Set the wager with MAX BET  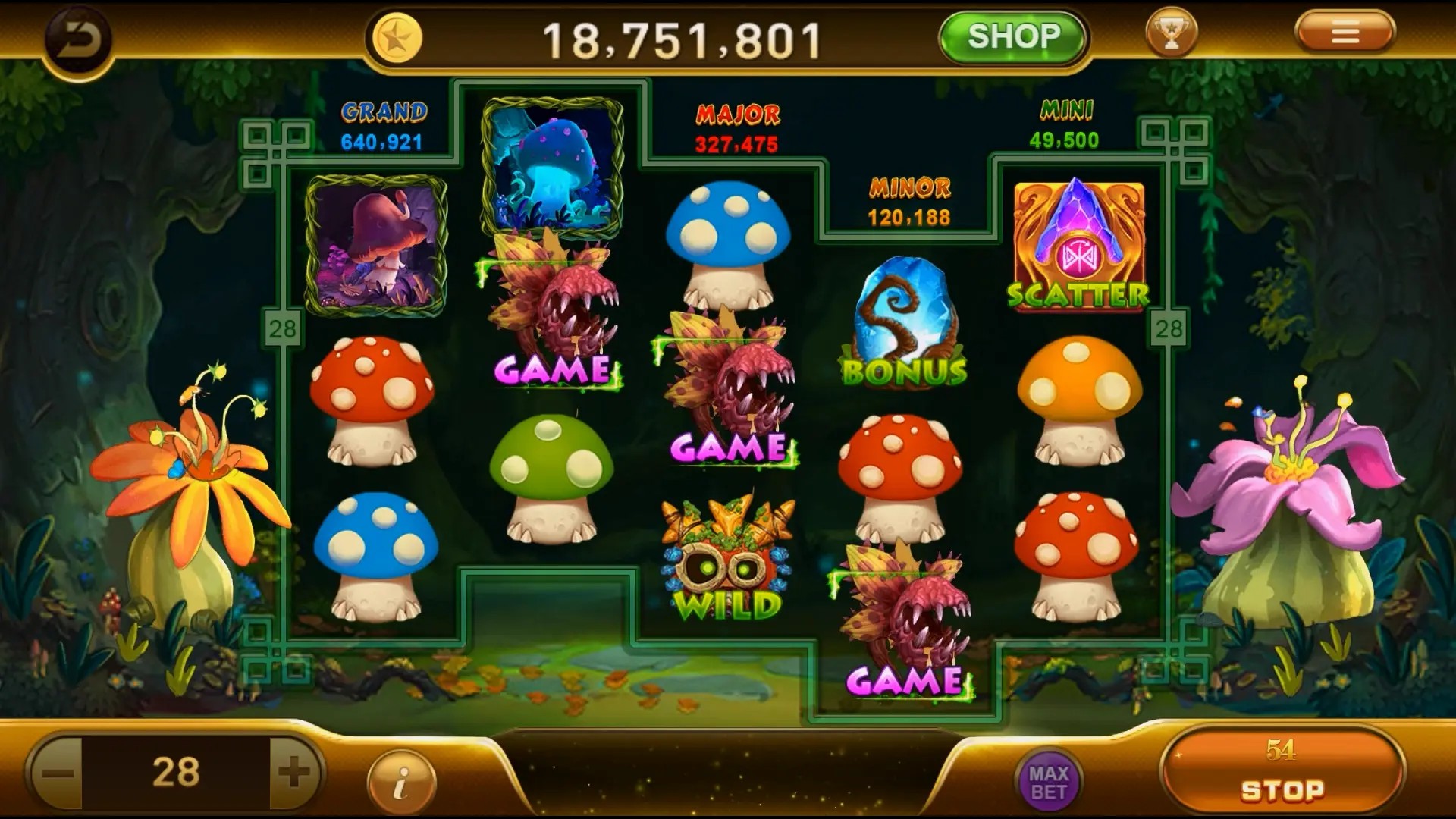1049,782
